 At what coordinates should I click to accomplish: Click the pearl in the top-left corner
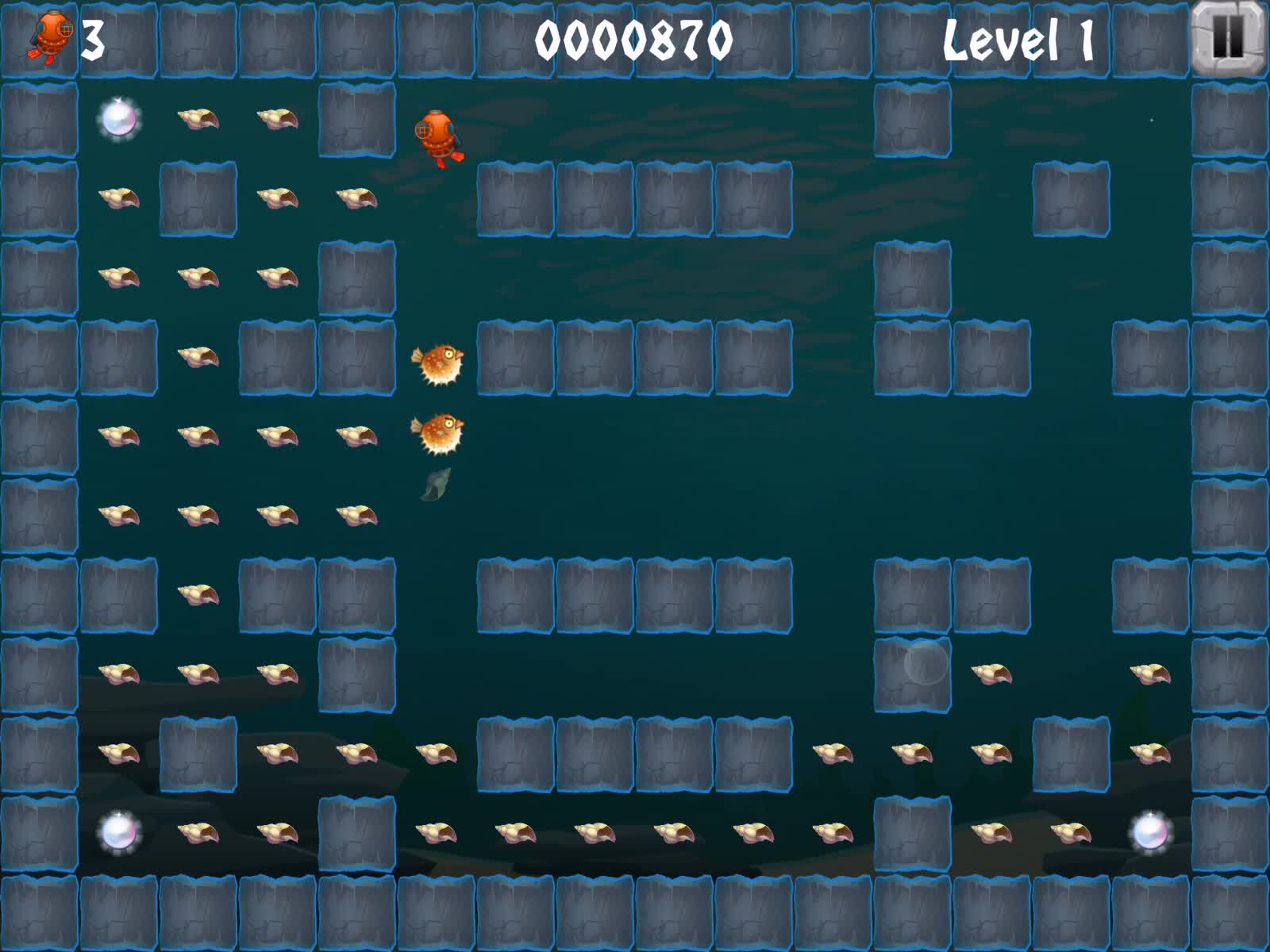[x=117, y=119]
